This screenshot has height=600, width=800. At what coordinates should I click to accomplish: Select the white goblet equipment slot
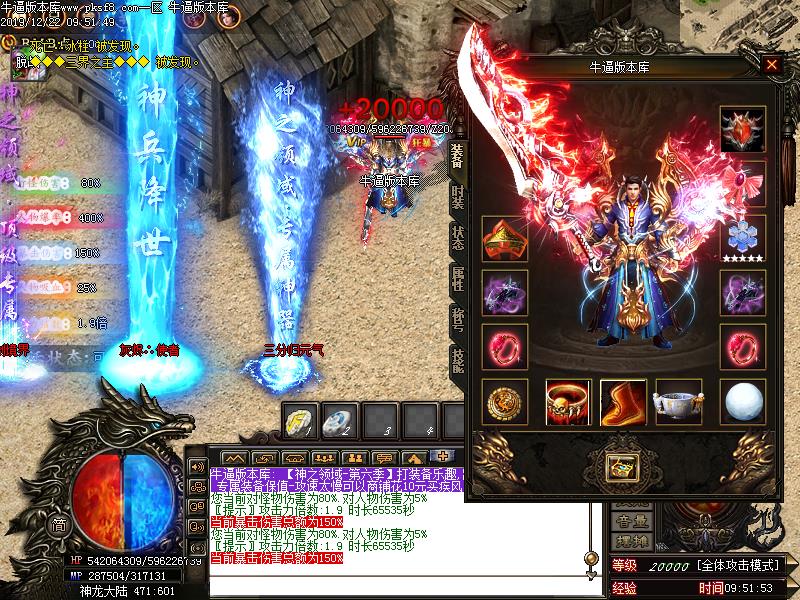(x=678, y=402)
